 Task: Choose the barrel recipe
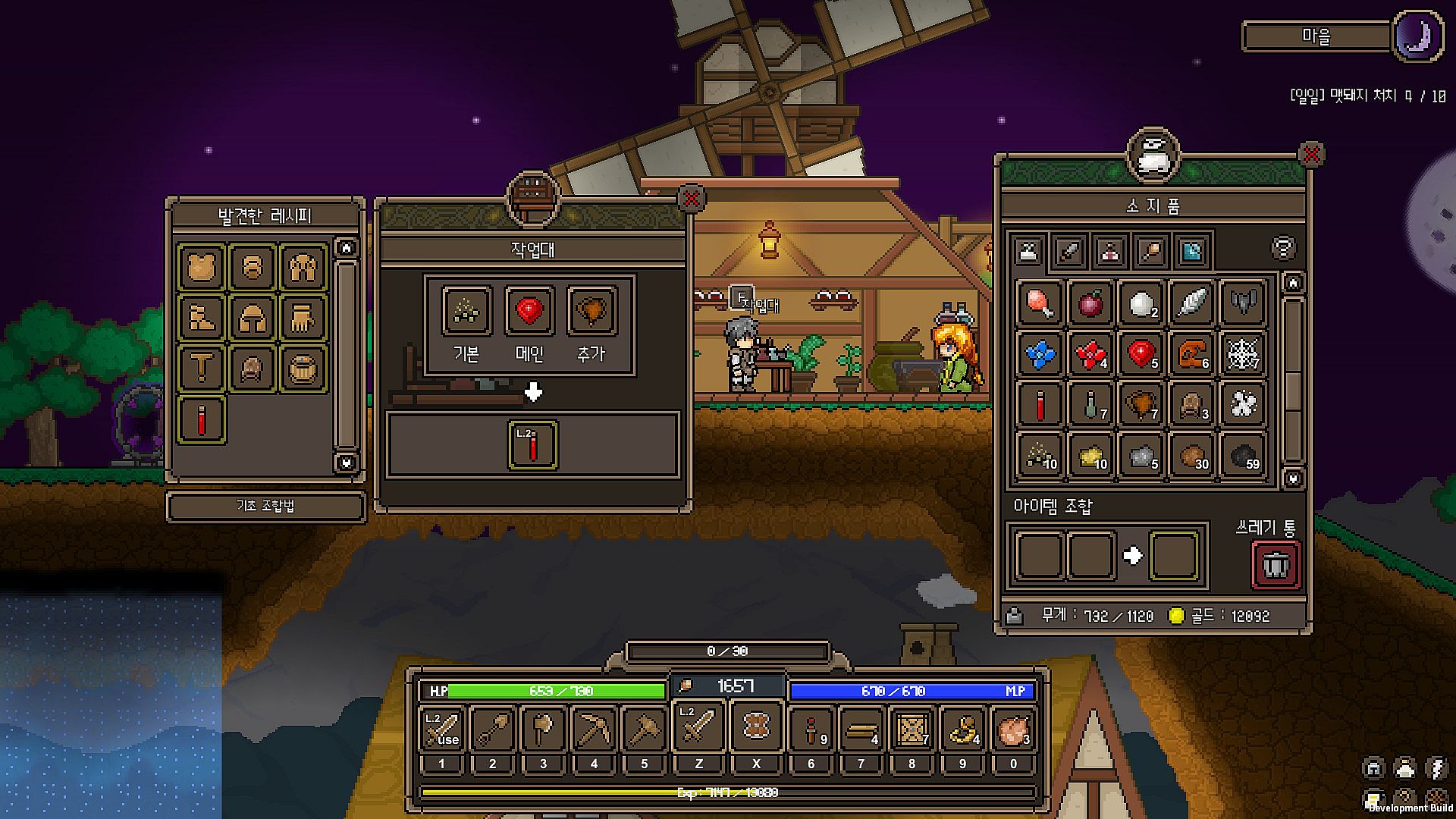pyautogui.click(x=303, y=369)
